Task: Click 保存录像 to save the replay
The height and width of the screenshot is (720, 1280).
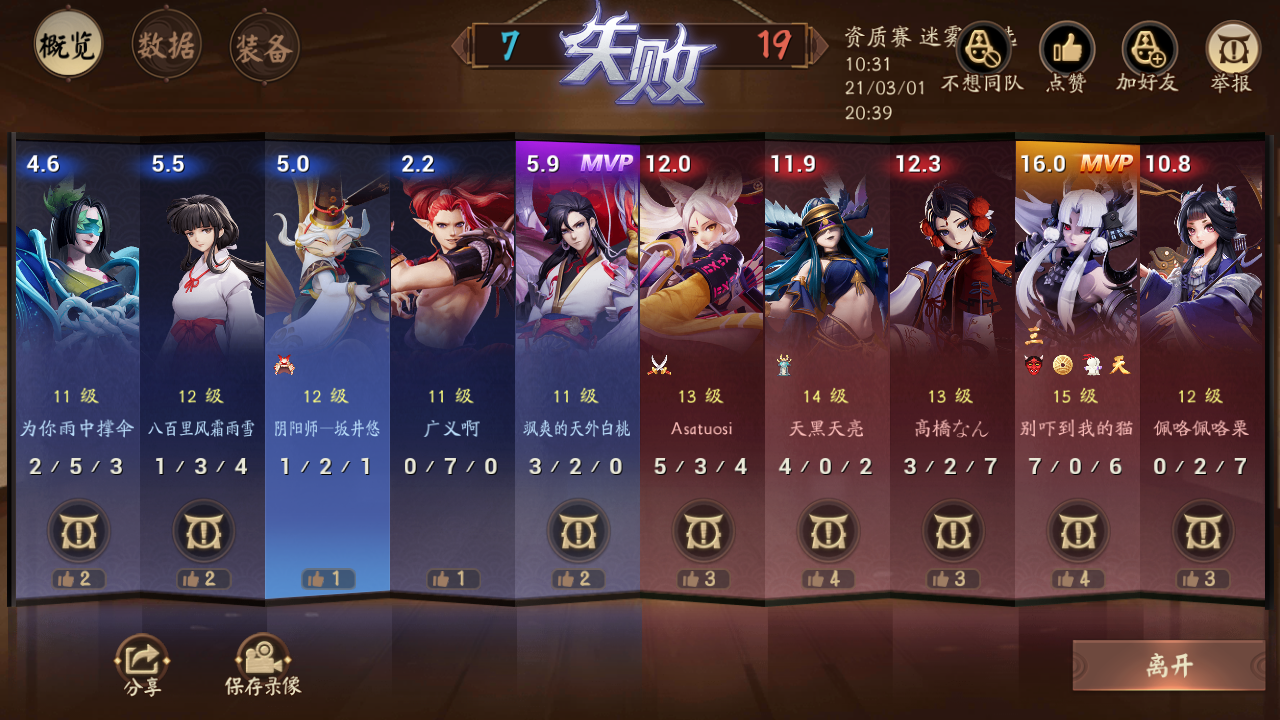Action: [x=261, y=660]
